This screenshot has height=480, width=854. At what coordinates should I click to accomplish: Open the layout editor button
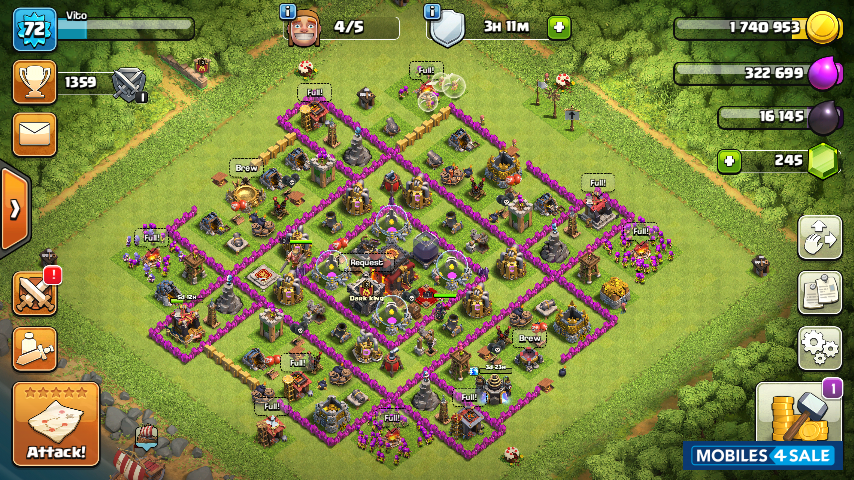click(819, 238)
